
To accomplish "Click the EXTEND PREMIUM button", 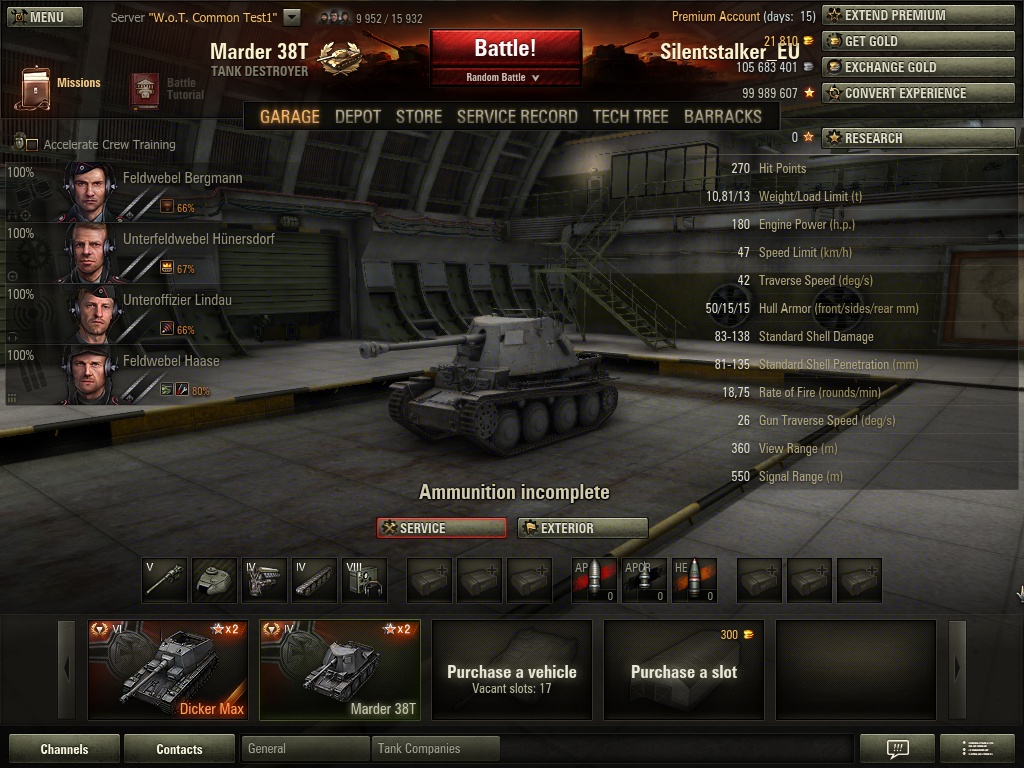I will pos(918,16).
